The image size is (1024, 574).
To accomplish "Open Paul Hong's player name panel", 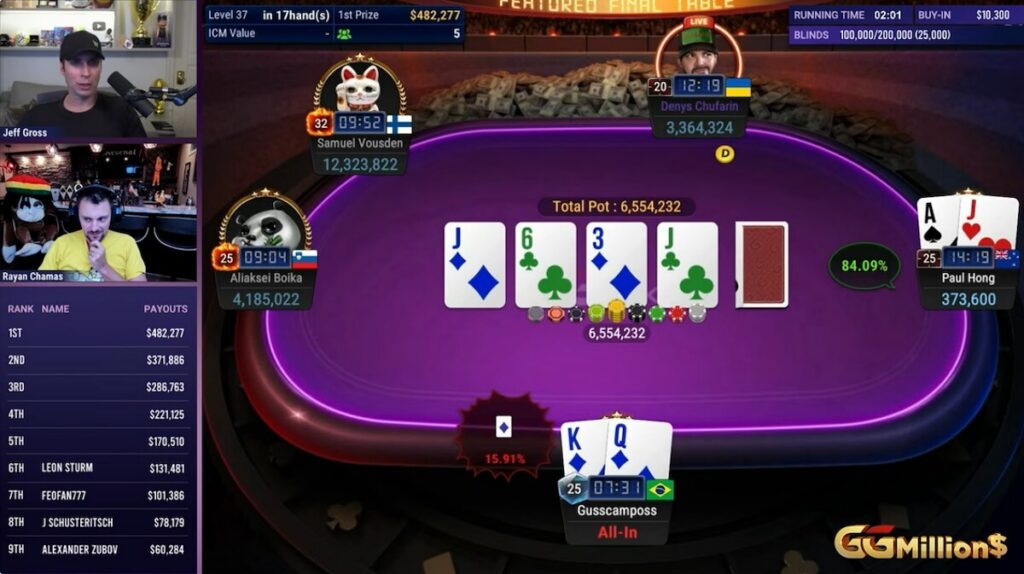I will 967,289.
